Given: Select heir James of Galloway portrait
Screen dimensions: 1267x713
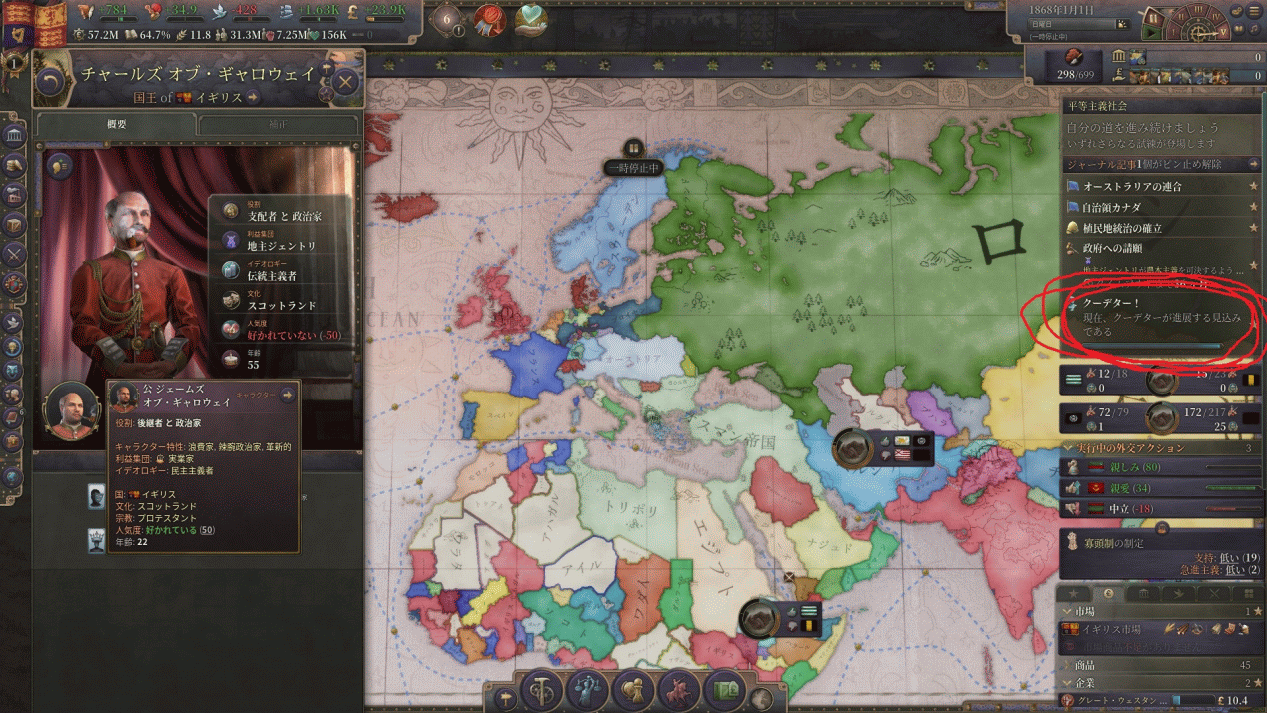Looking at the screenshot, I should point(72,410).
